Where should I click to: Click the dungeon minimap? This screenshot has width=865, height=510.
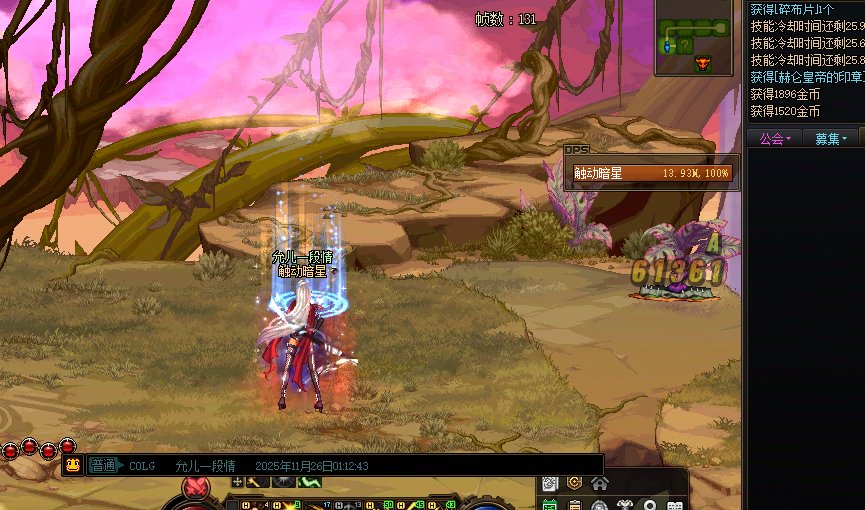click(x=696, y=38)
